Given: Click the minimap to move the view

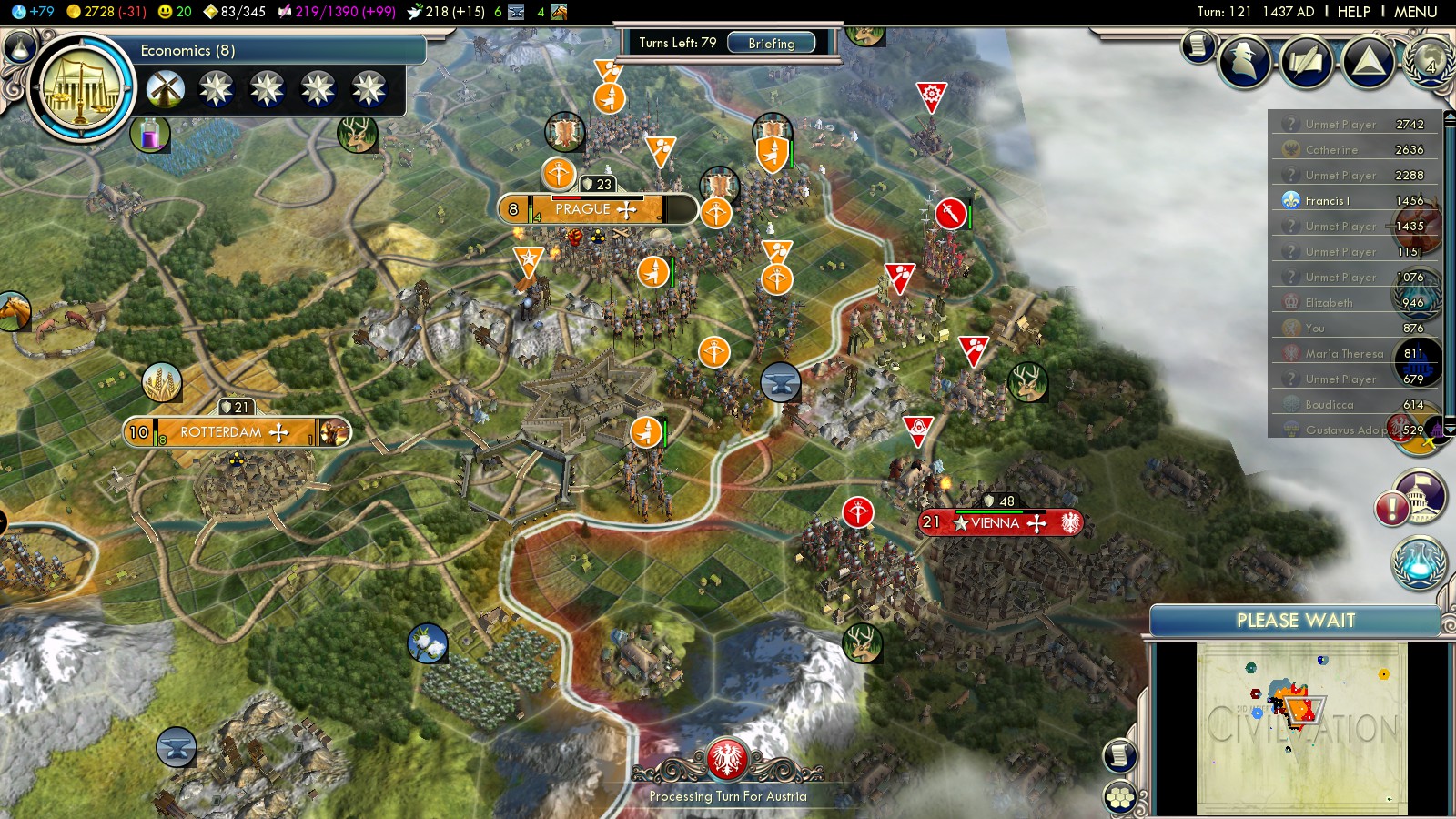Looking at the screenshot, I should point(1301,728).
